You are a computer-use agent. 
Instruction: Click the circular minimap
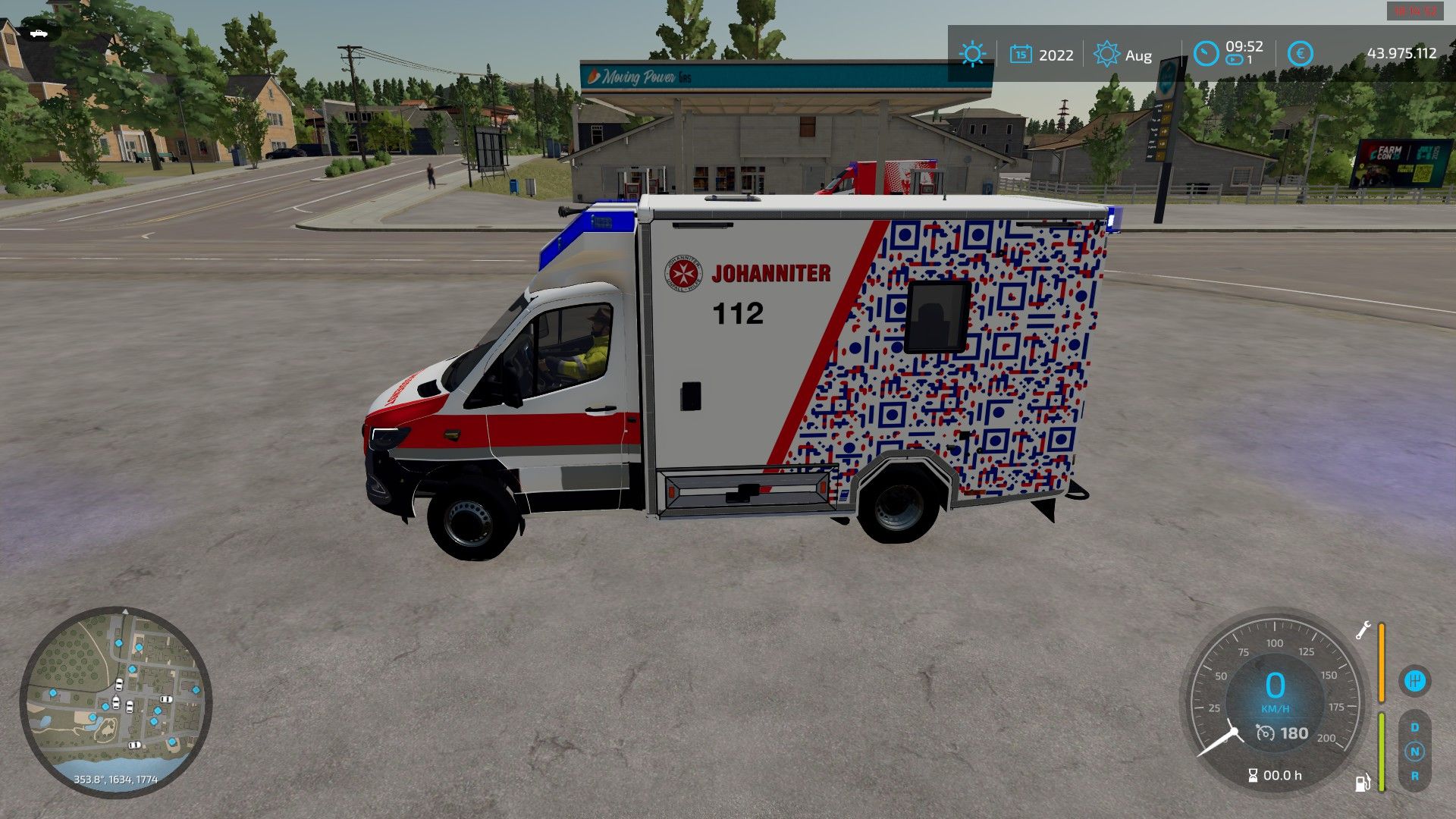[115, 701]
